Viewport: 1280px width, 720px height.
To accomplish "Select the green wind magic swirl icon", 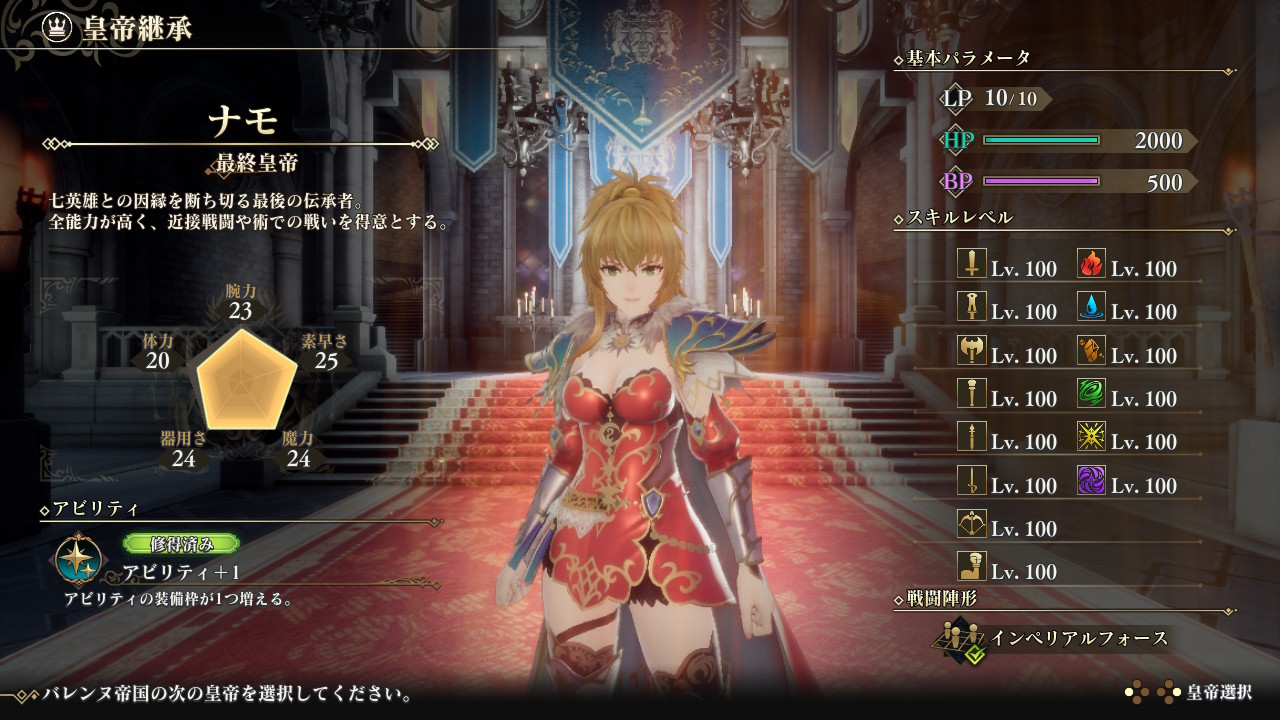I will (1091, 394).
